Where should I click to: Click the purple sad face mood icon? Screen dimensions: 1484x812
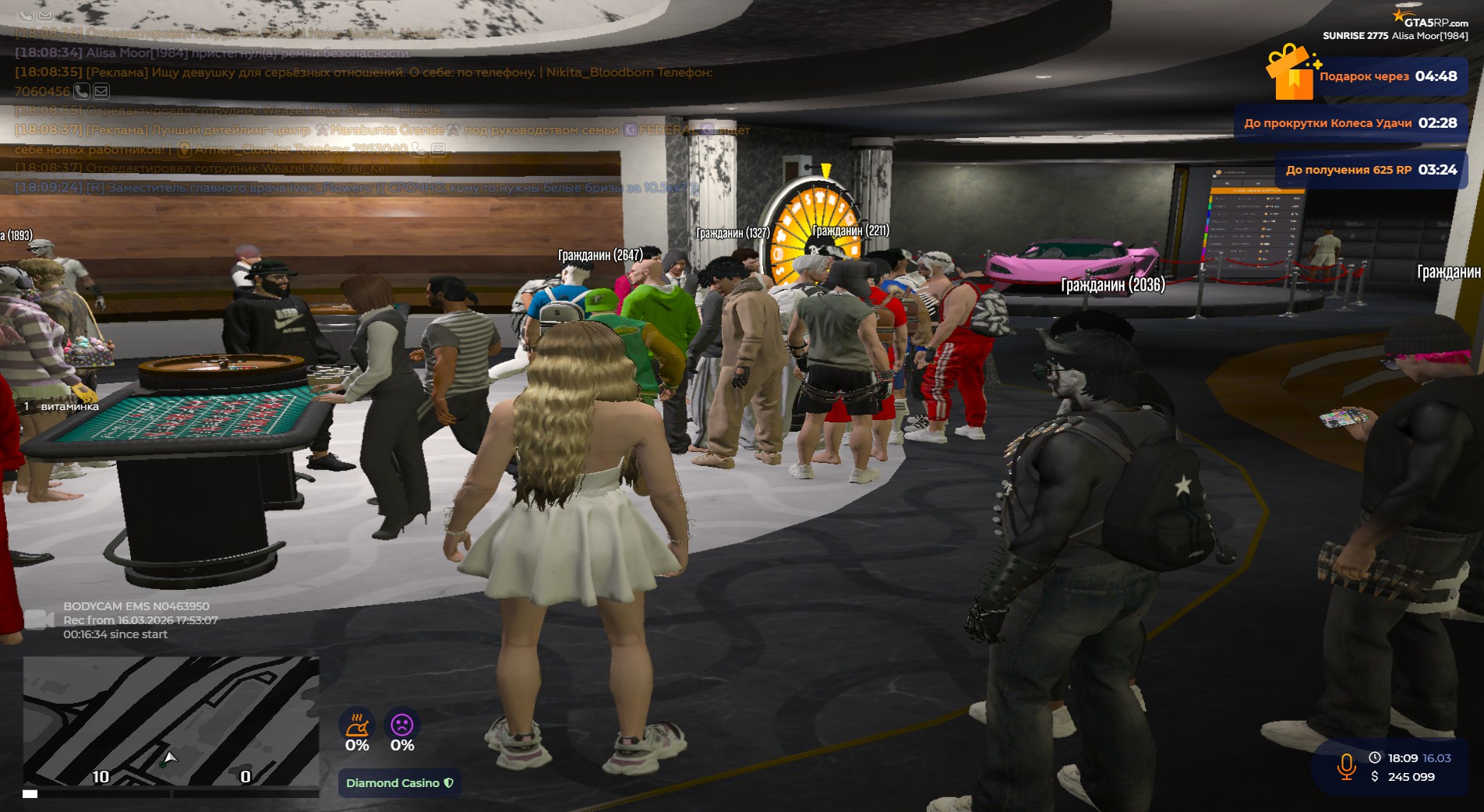(x=402, y=725)
